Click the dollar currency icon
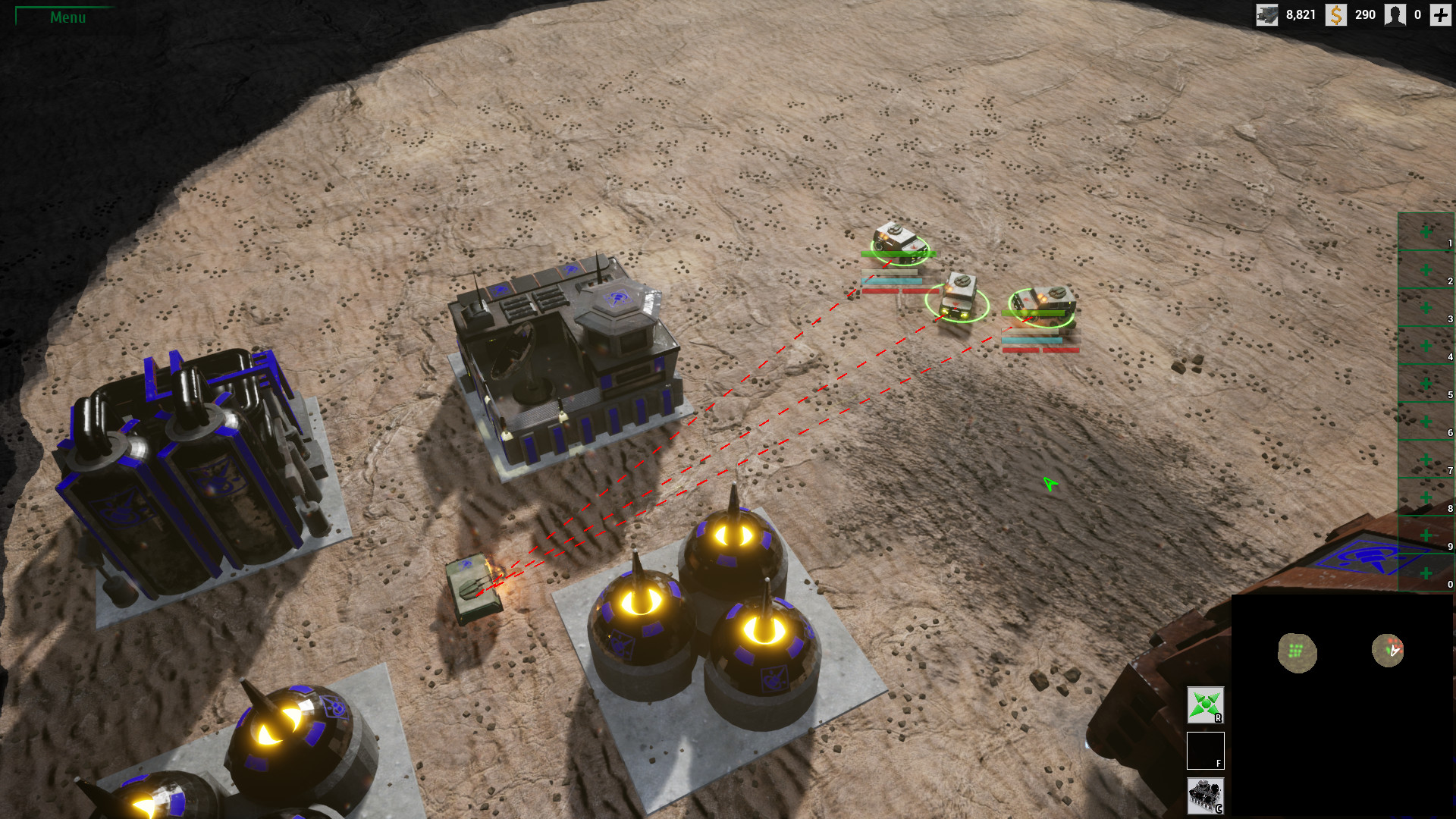The height and width of the screenshot is (819, 1456). coord(1335,14)
